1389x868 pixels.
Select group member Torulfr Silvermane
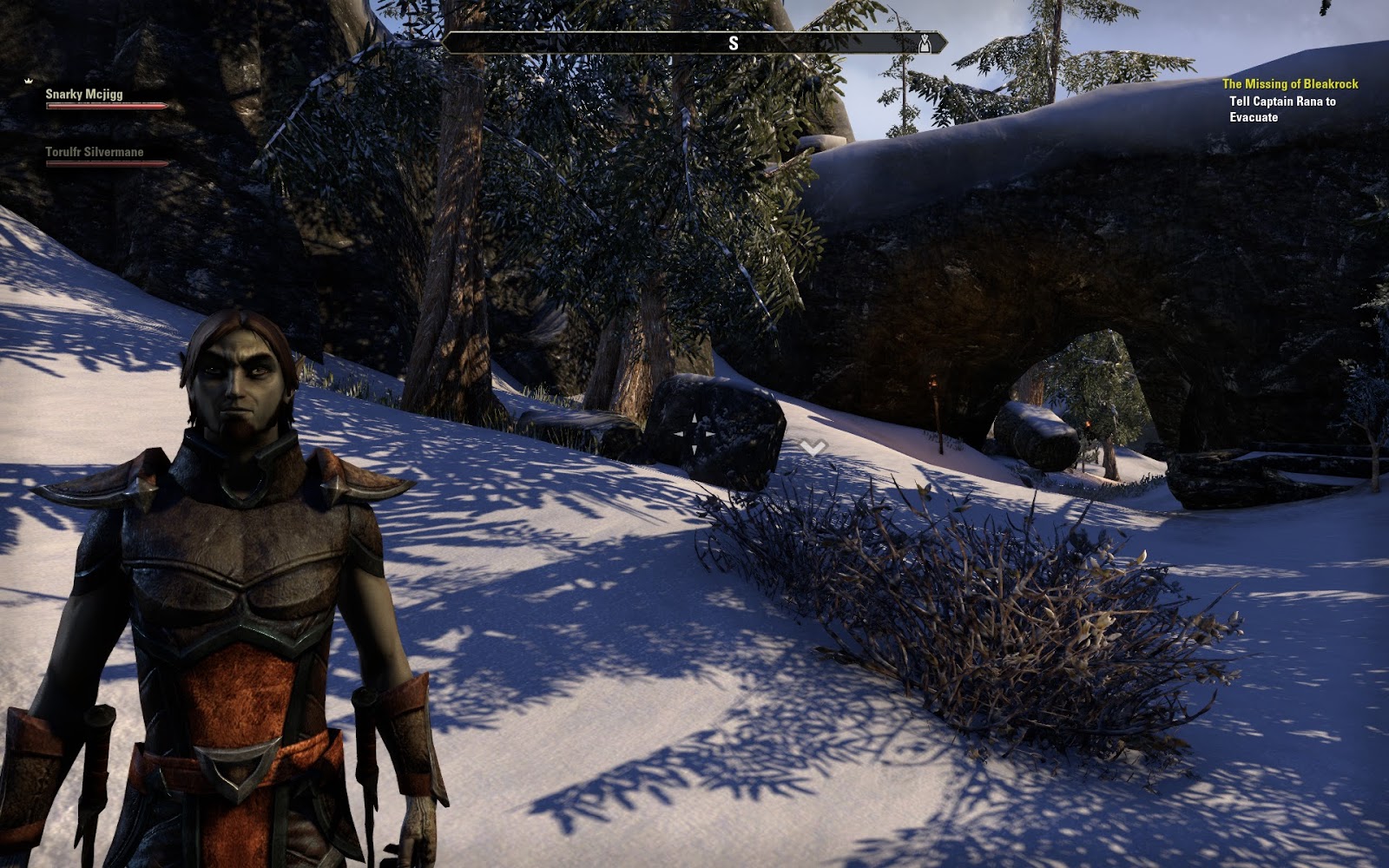[95, 152]
